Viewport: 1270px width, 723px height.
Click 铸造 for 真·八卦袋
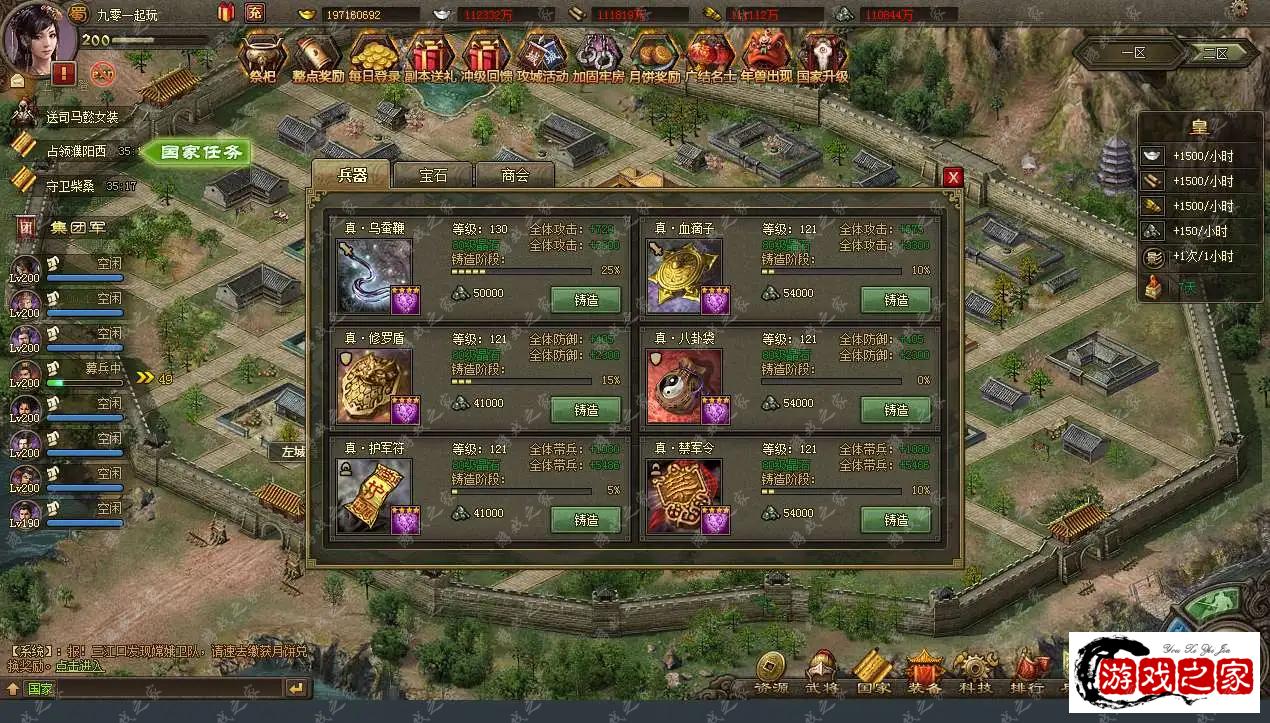click(x=896, y=410)
